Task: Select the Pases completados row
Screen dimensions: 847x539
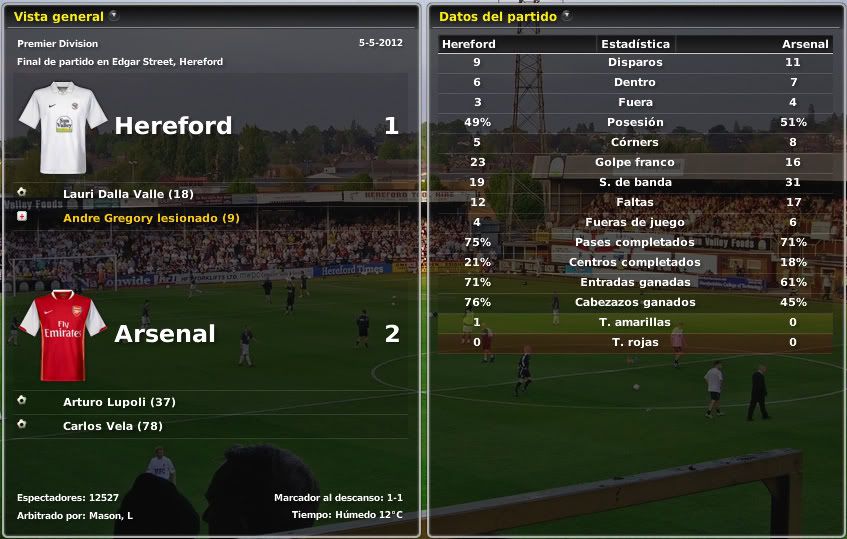Action: [x=635, y=242]
